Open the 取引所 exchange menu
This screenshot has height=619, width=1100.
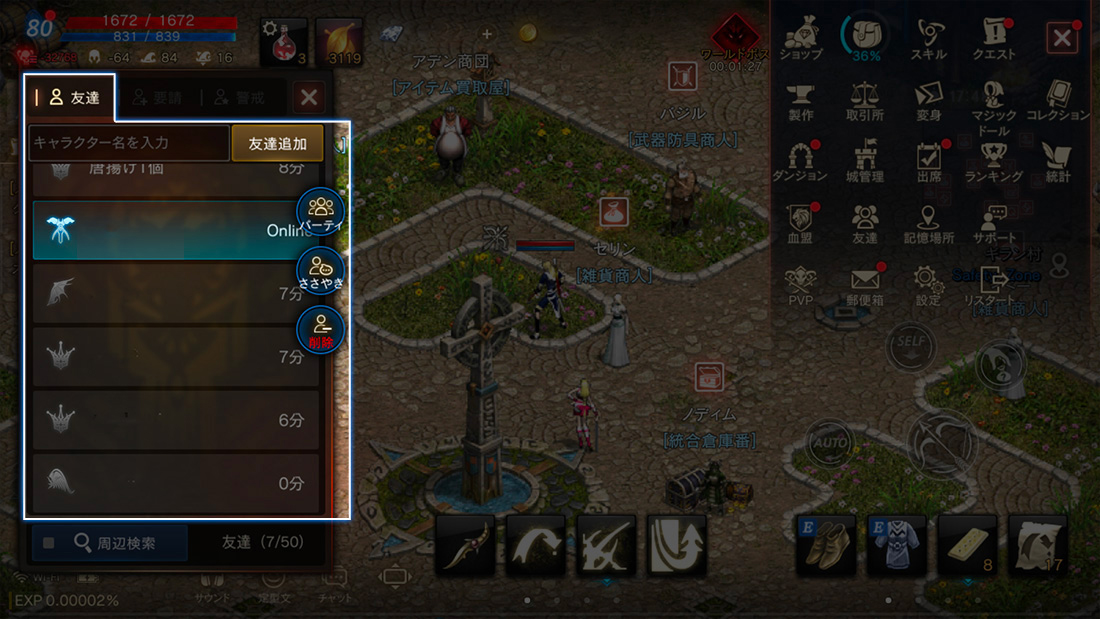pyautogui.click(x=864, y=100)
